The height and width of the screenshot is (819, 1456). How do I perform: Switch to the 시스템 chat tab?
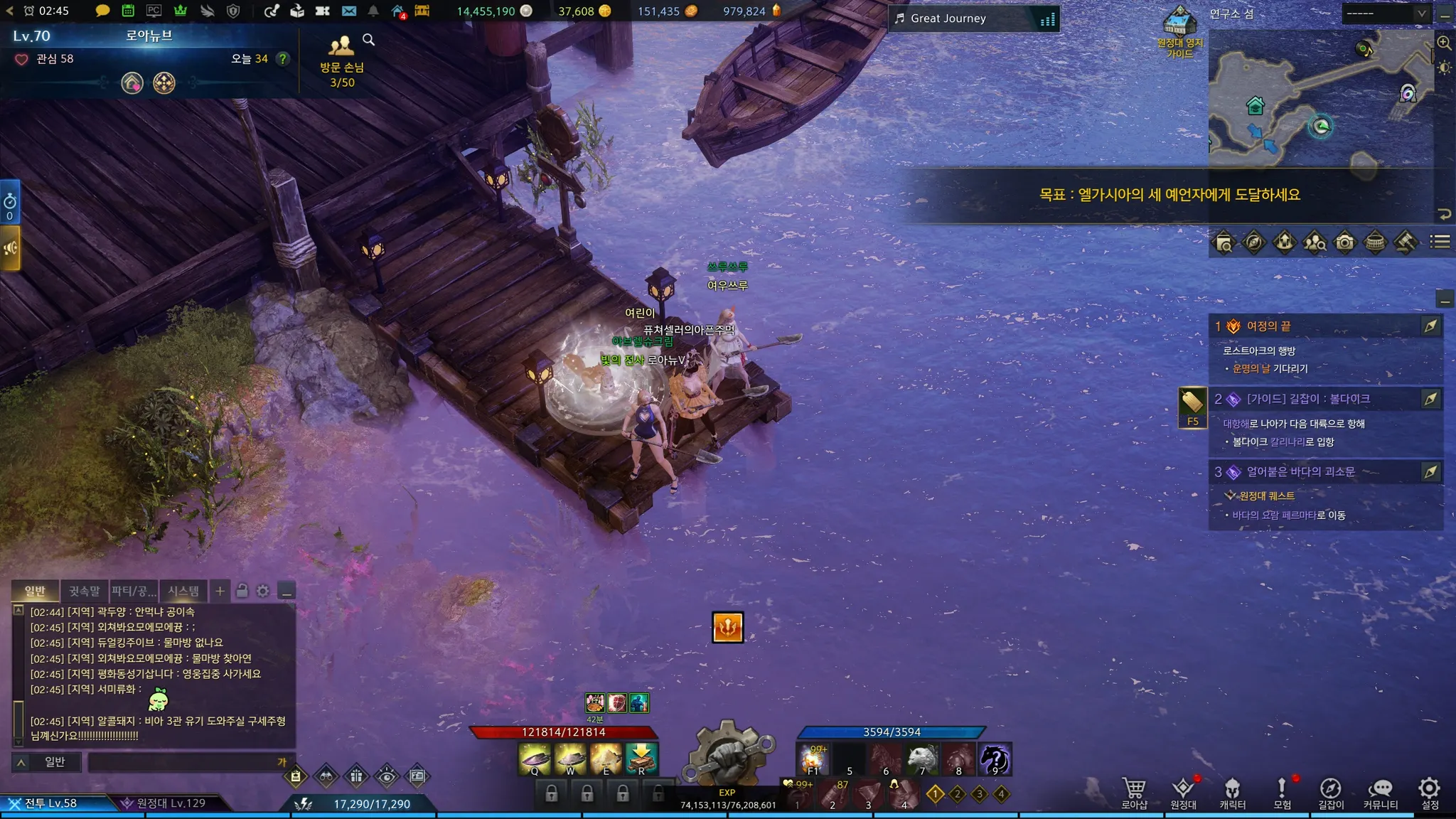(183, 591)
